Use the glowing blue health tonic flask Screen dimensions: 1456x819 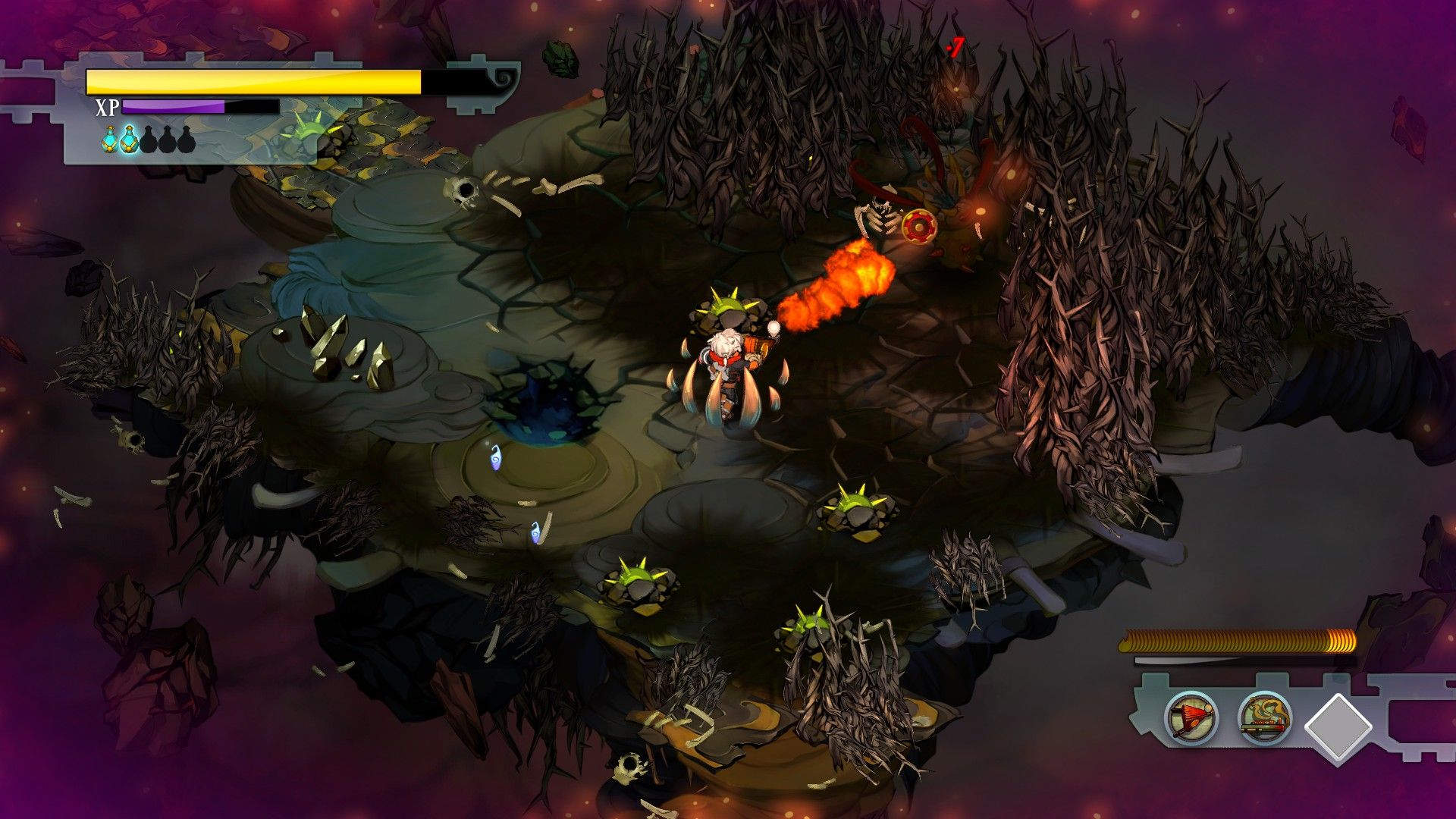[130, 140]
